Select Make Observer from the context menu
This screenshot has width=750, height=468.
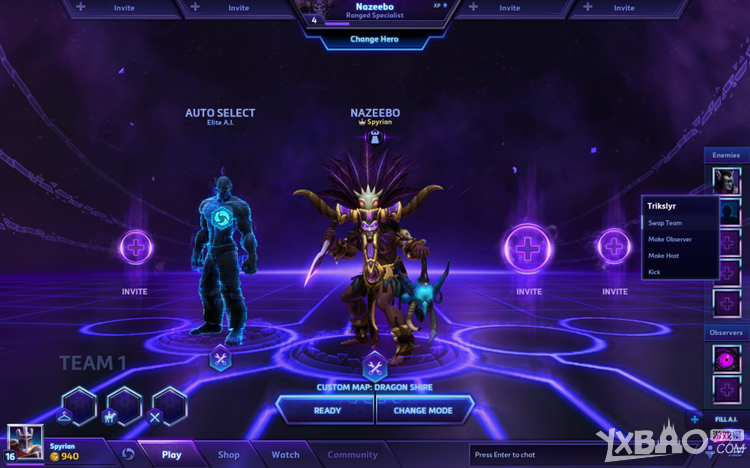[670, 239]
